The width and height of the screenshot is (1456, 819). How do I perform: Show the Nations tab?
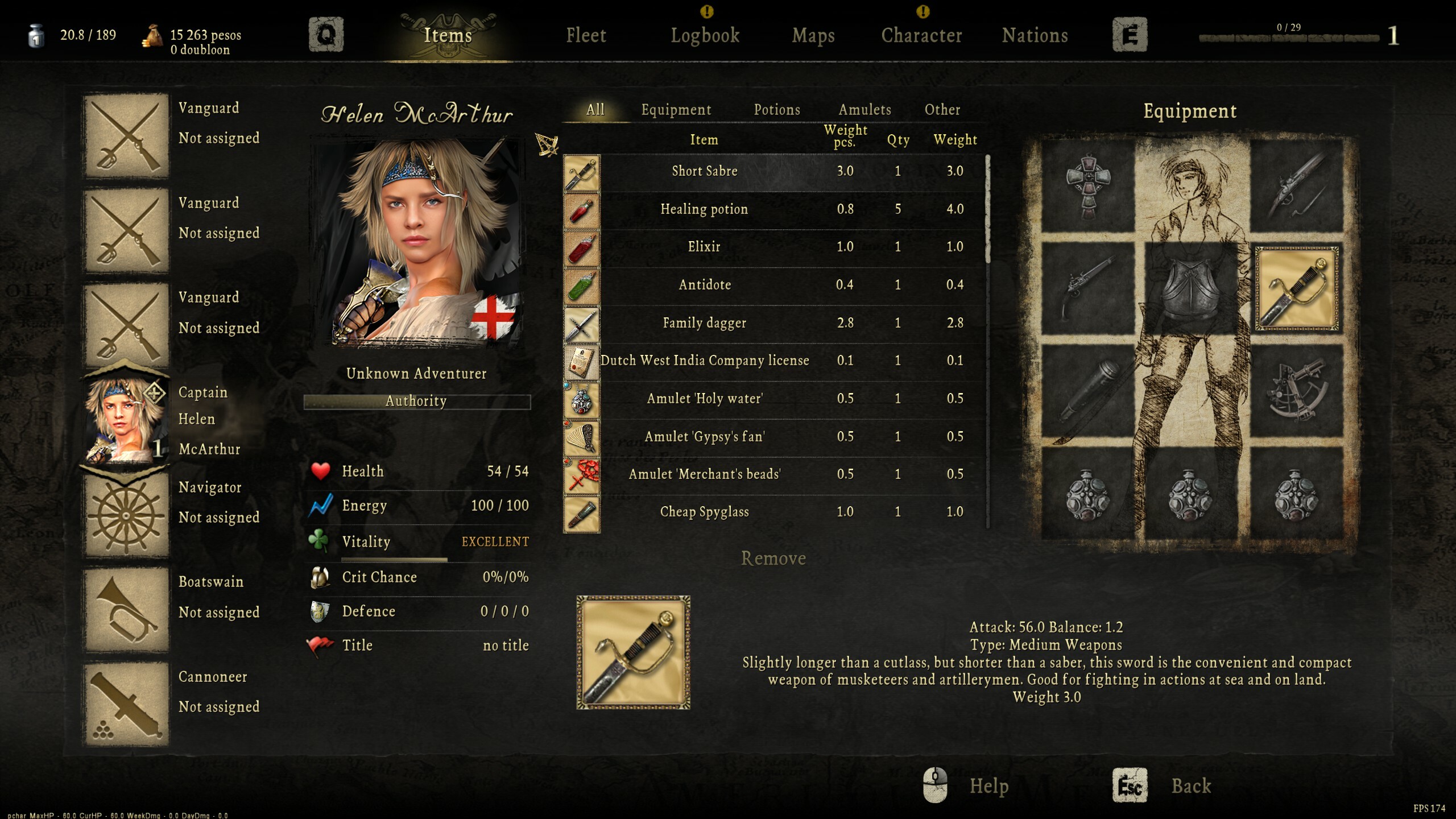click(1035, 36)
